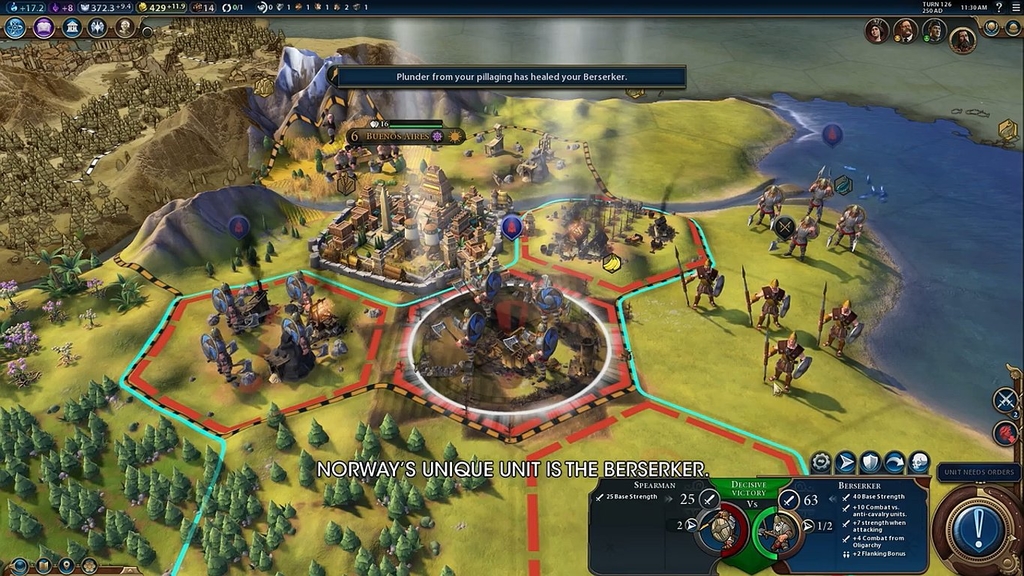The width and height of the screenshot is (1024, 576).
Task: Select the mustached leader portrait with glasses
Action: tap(905, 30)
